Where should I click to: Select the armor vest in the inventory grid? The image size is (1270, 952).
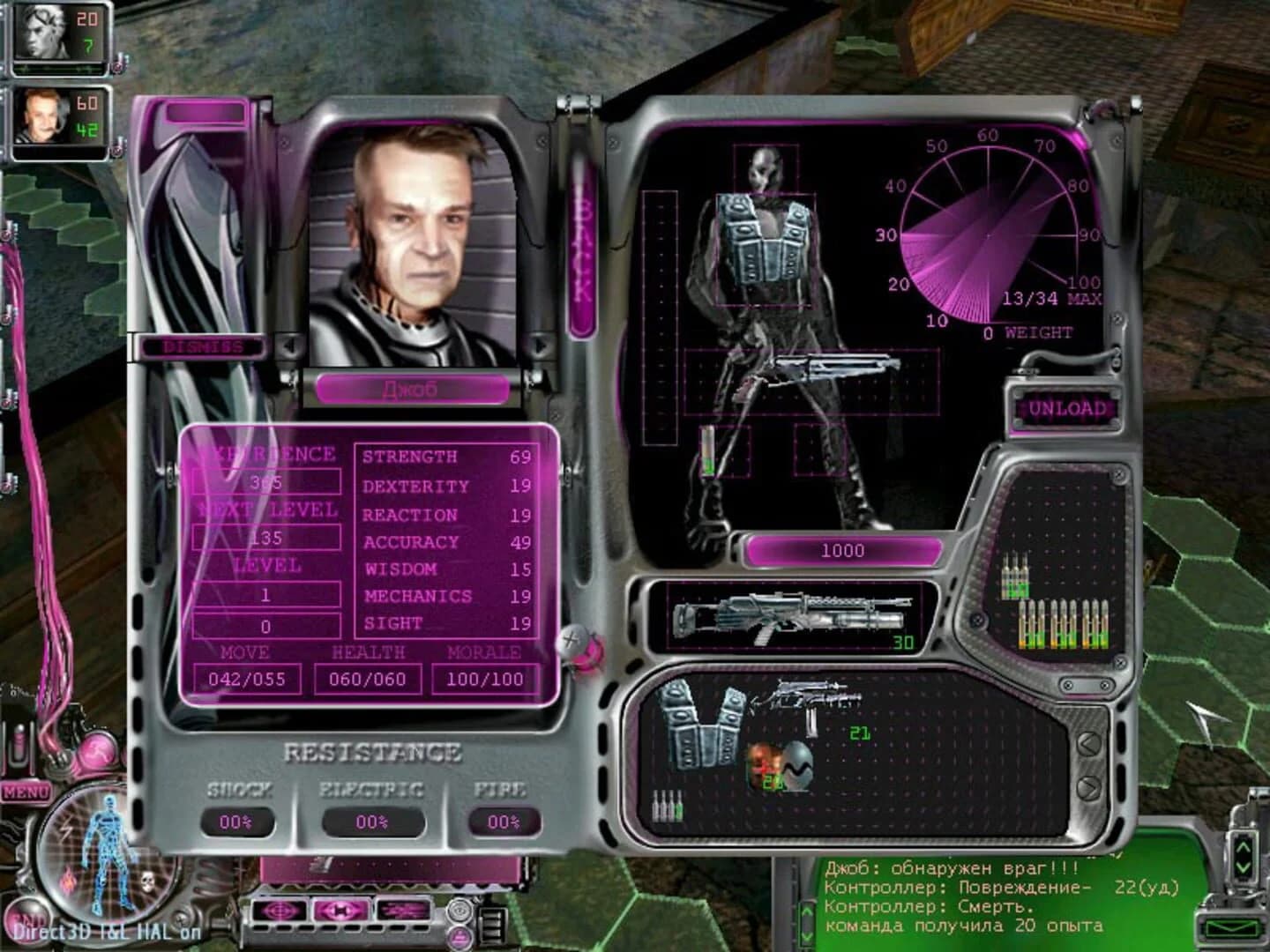699,723
